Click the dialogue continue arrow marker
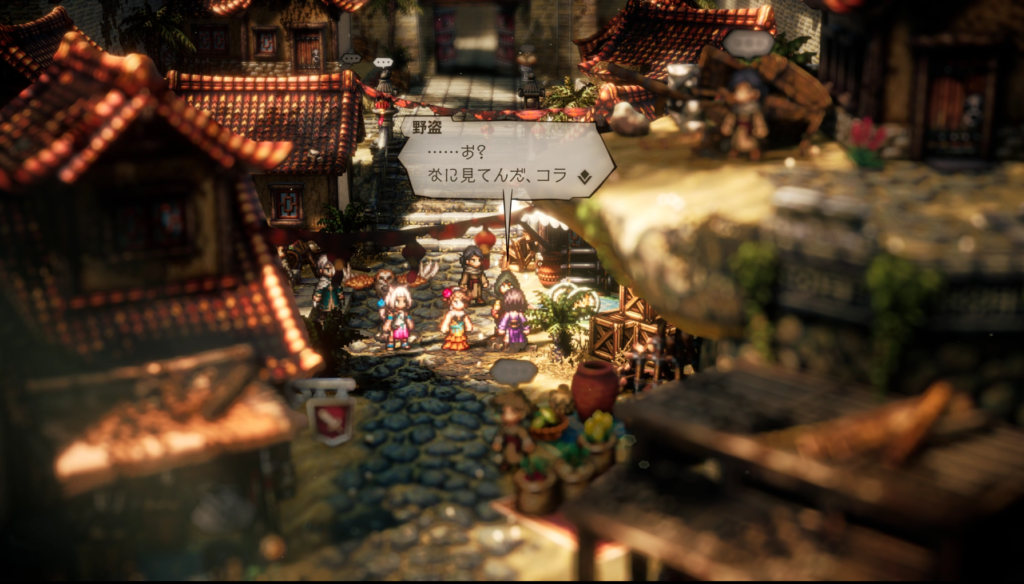This screenshot has width=1024, height=584. (584, 177)
